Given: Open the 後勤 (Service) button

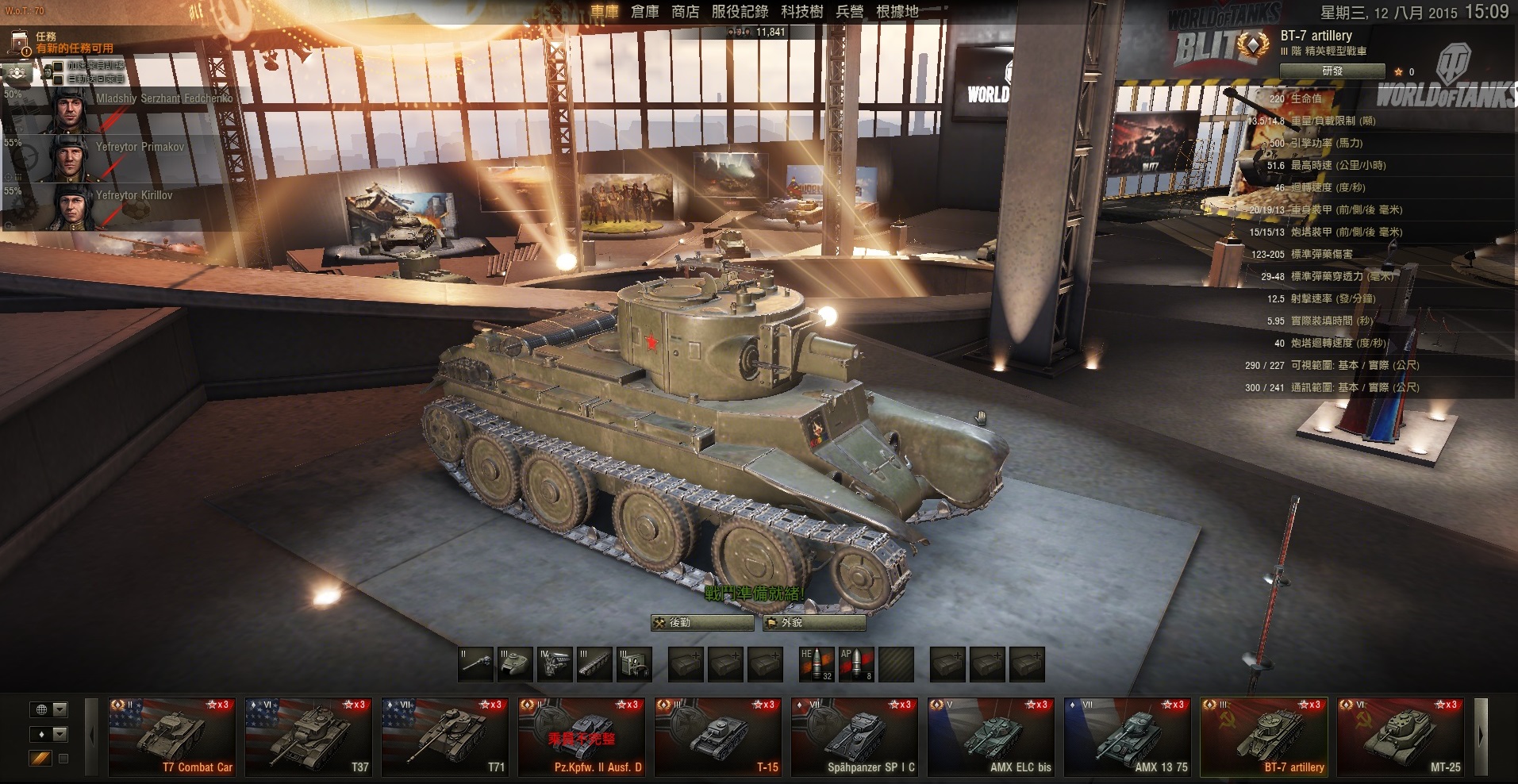Looking at the screenshot, I should (x=701, y=623).
